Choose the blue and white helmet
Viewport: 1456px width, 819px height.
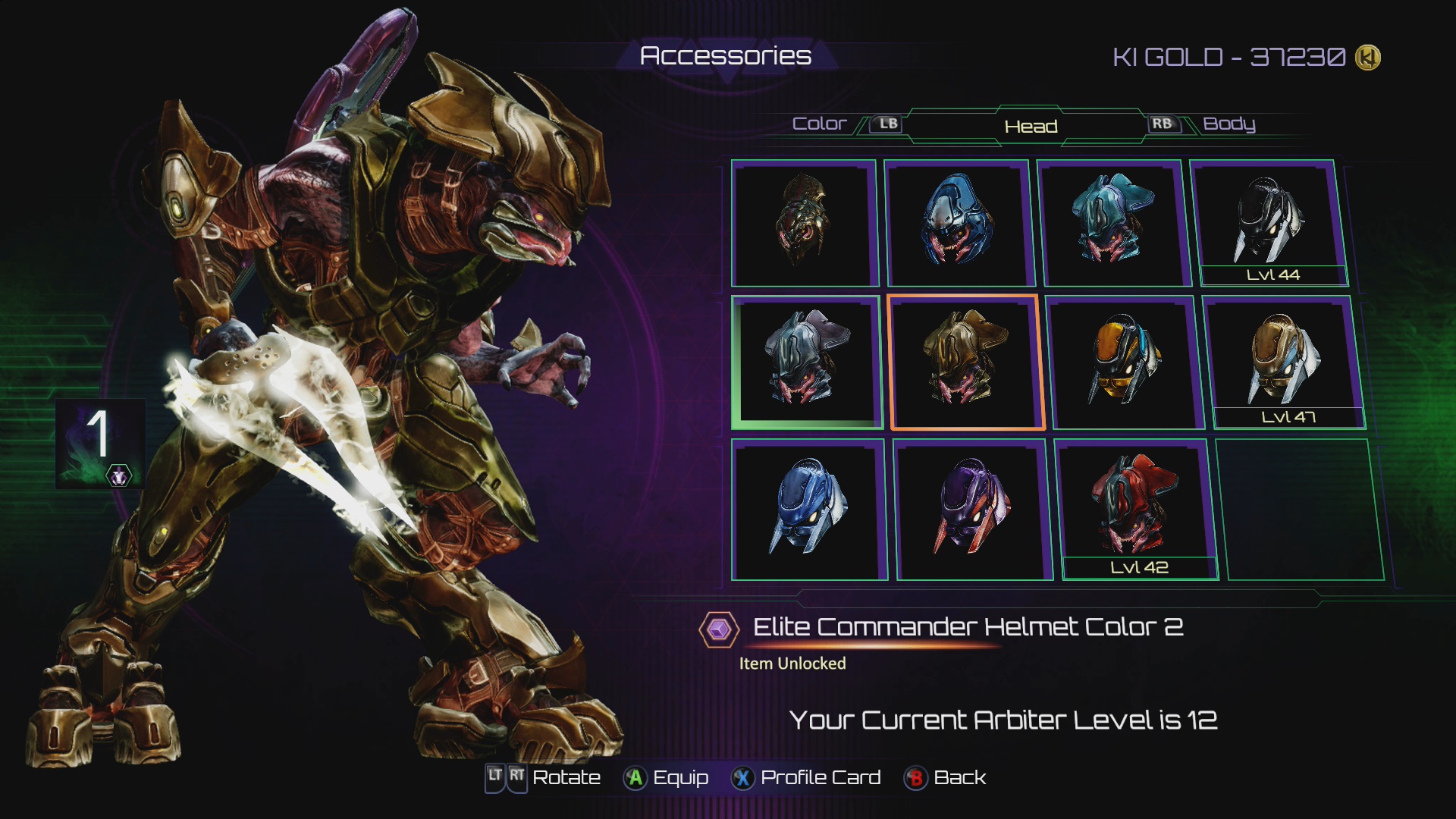point(809,509)
